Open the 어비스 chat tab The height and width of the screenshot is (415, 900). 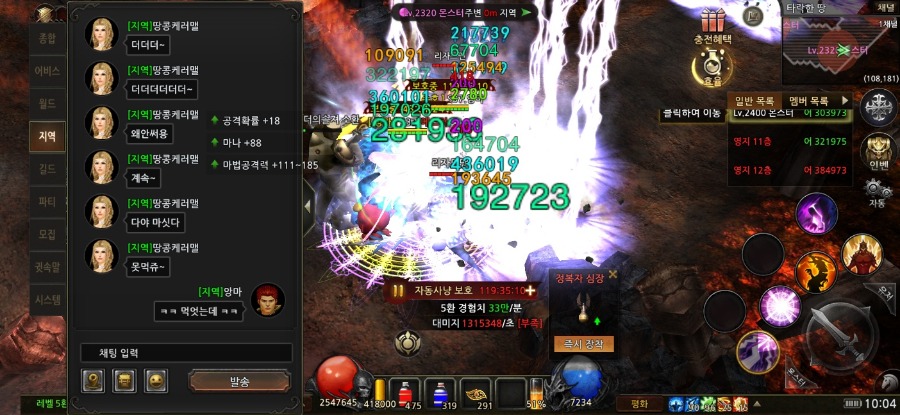(47, 71)
